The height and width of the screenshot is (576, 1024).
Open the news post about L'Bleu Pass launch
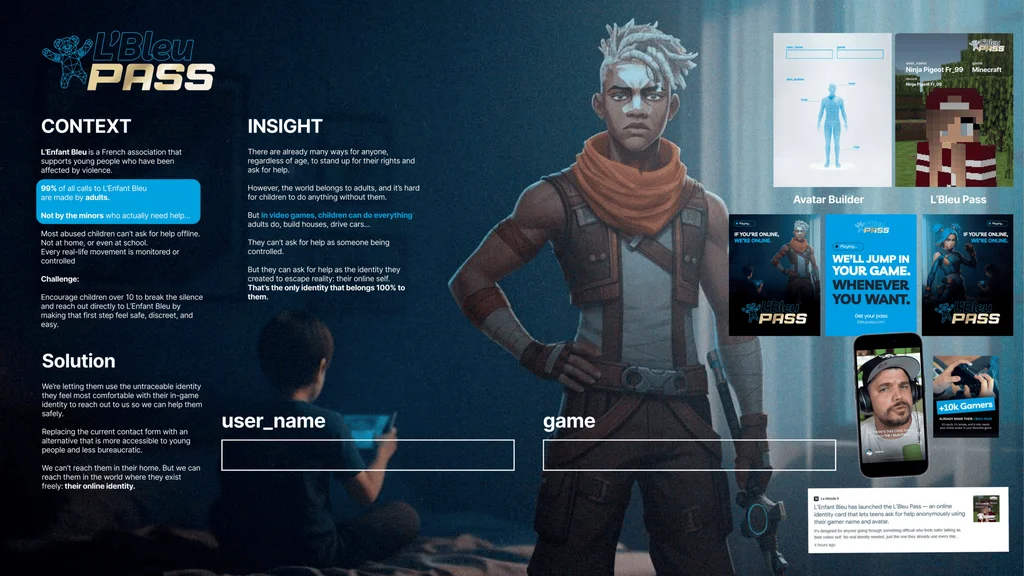[x=908, y=519]
